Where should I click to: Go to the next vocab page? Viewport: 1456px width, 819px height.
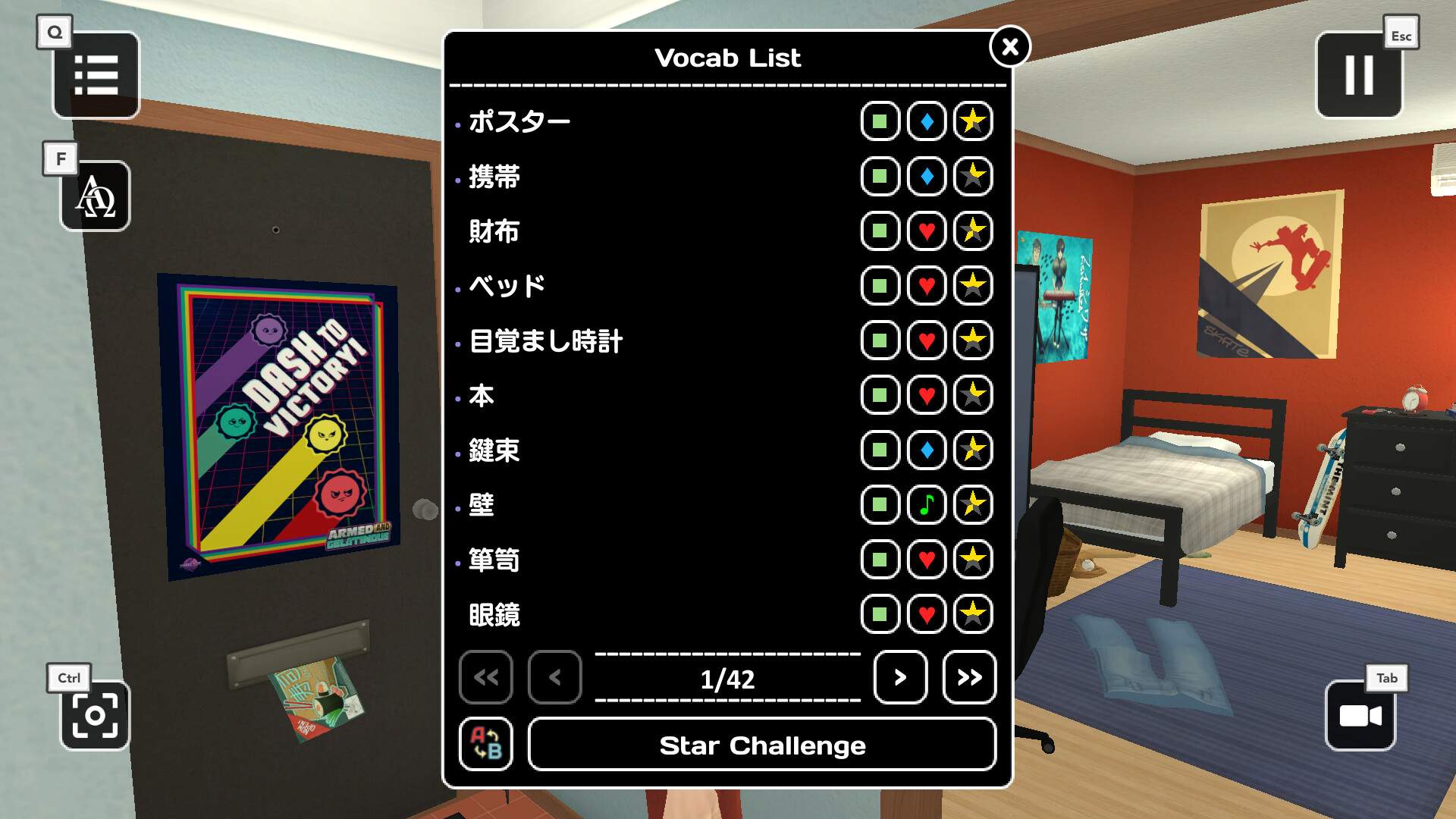tap(900, 678)
